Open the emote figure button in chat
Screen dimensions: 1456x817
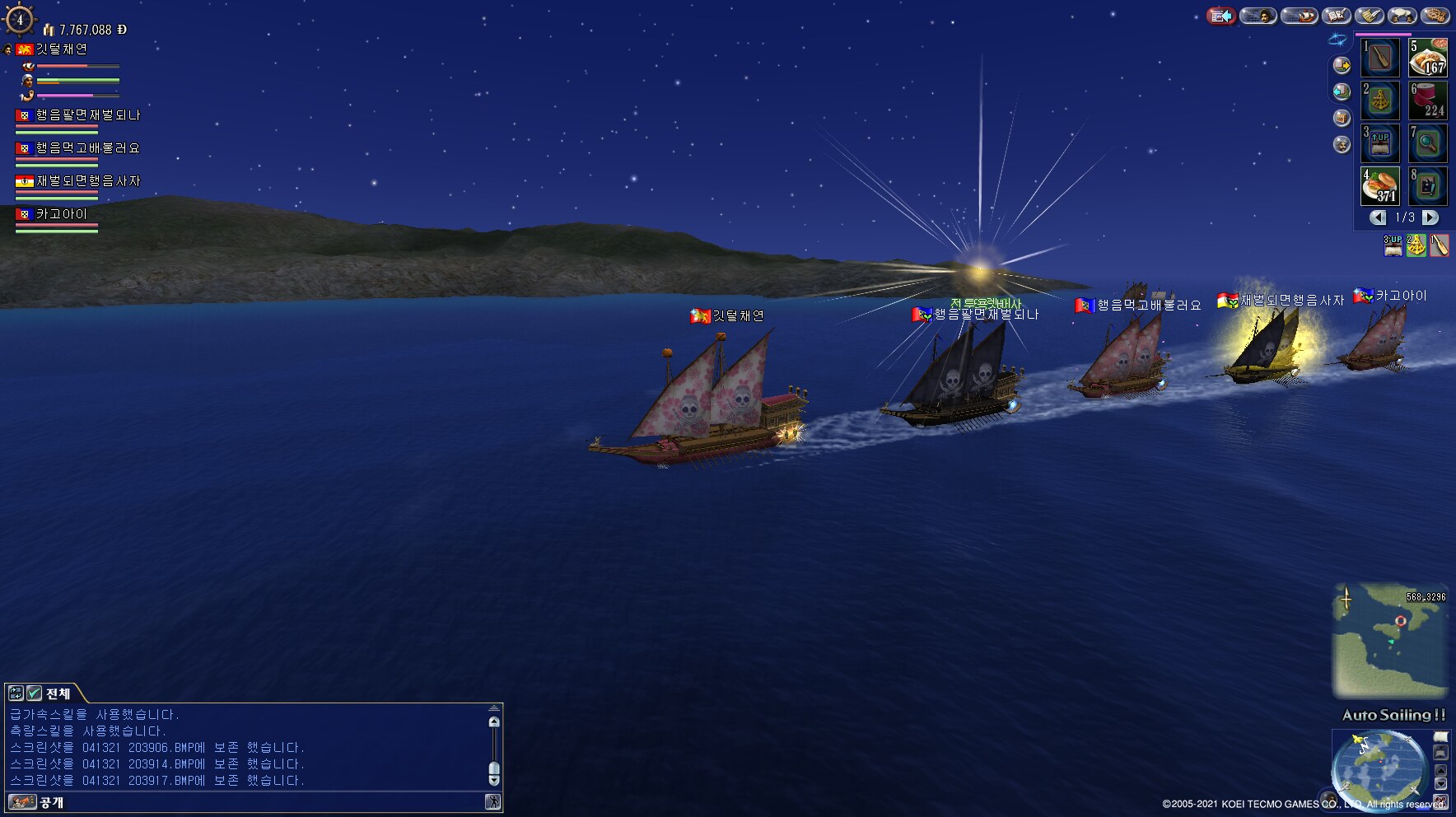(x=492, y=802)
